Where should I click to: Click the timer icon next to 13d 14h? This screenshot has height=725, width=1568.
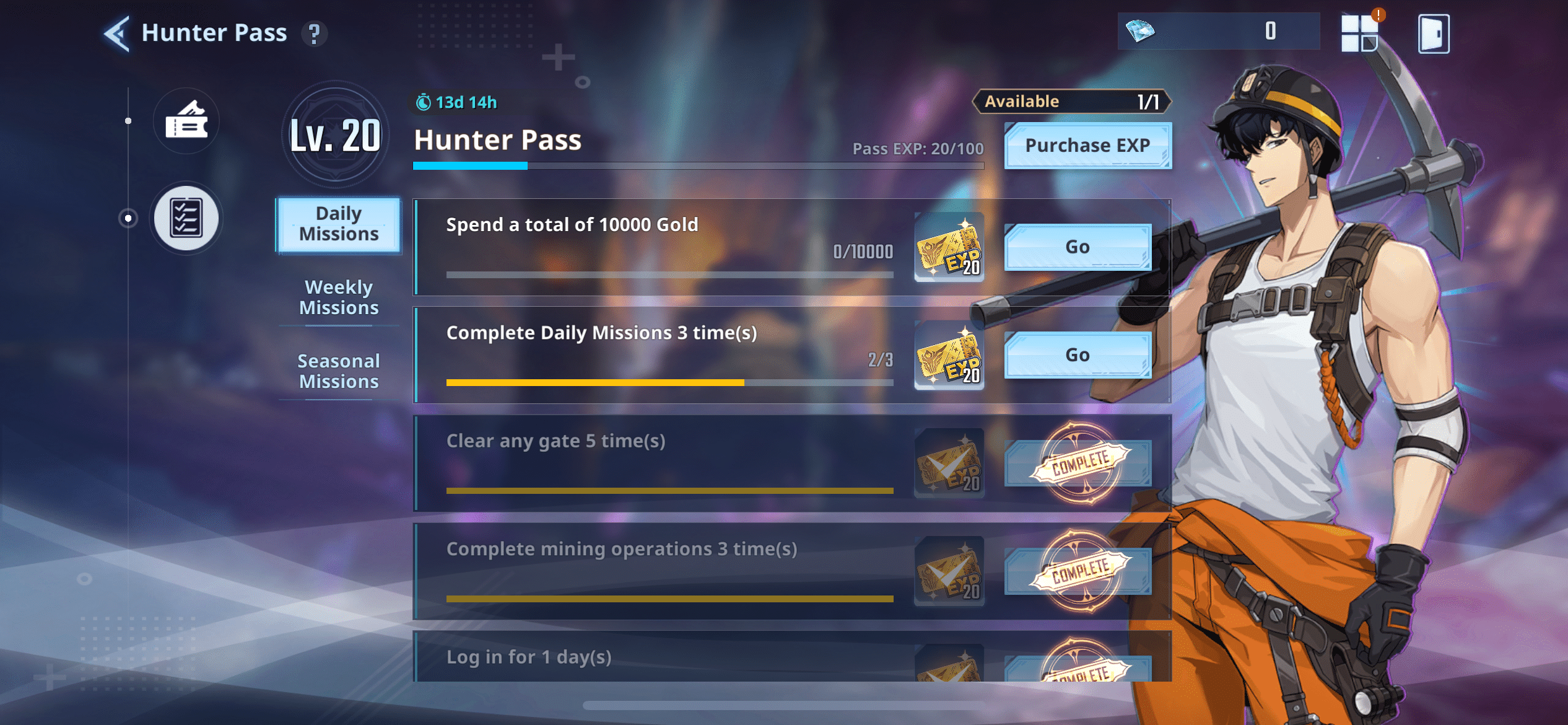(x=423, y=102)
